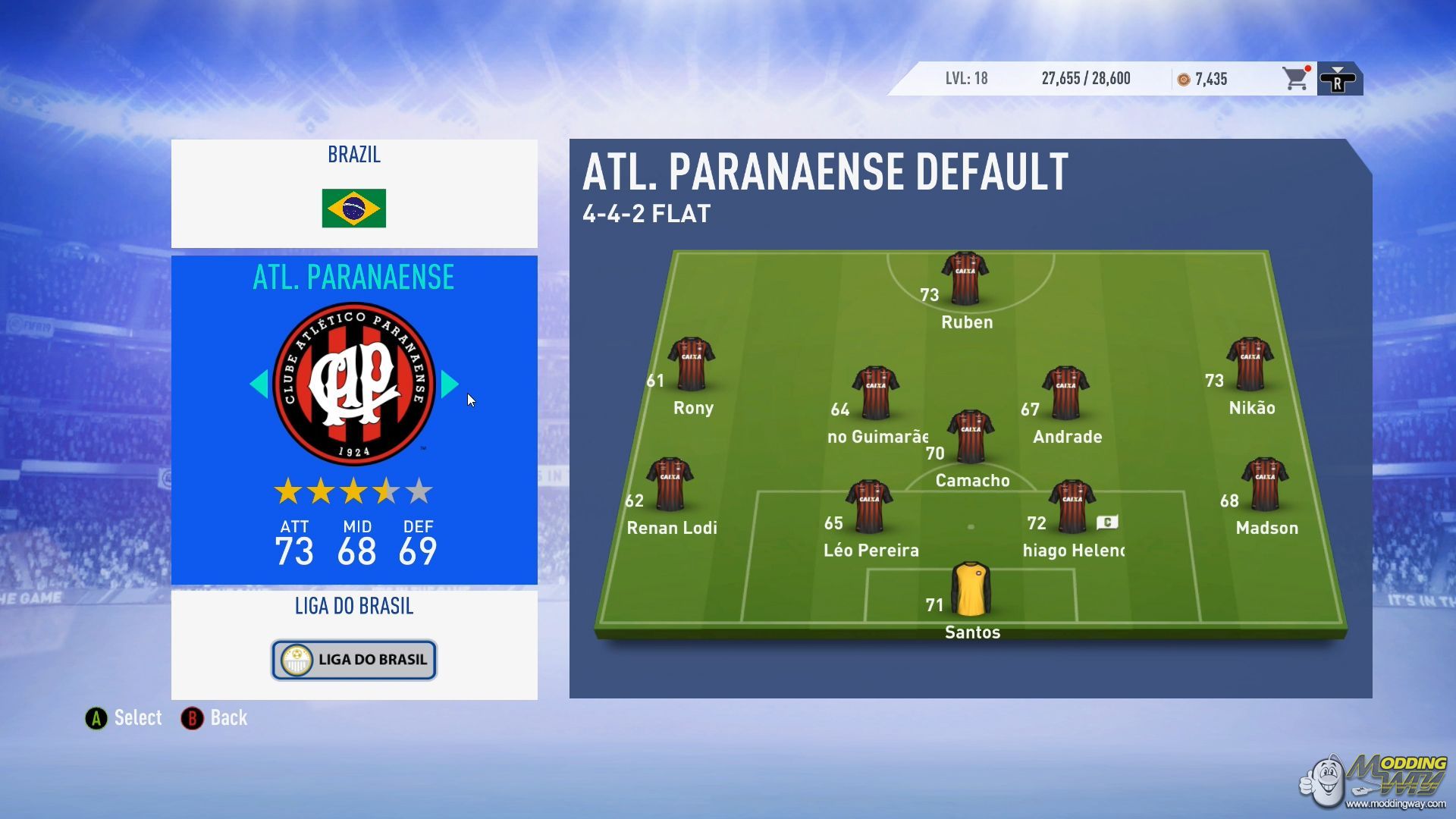
Task: Select the Atl. Paranaense club crest
Action: pyautogui.click(x=354, y=384)
